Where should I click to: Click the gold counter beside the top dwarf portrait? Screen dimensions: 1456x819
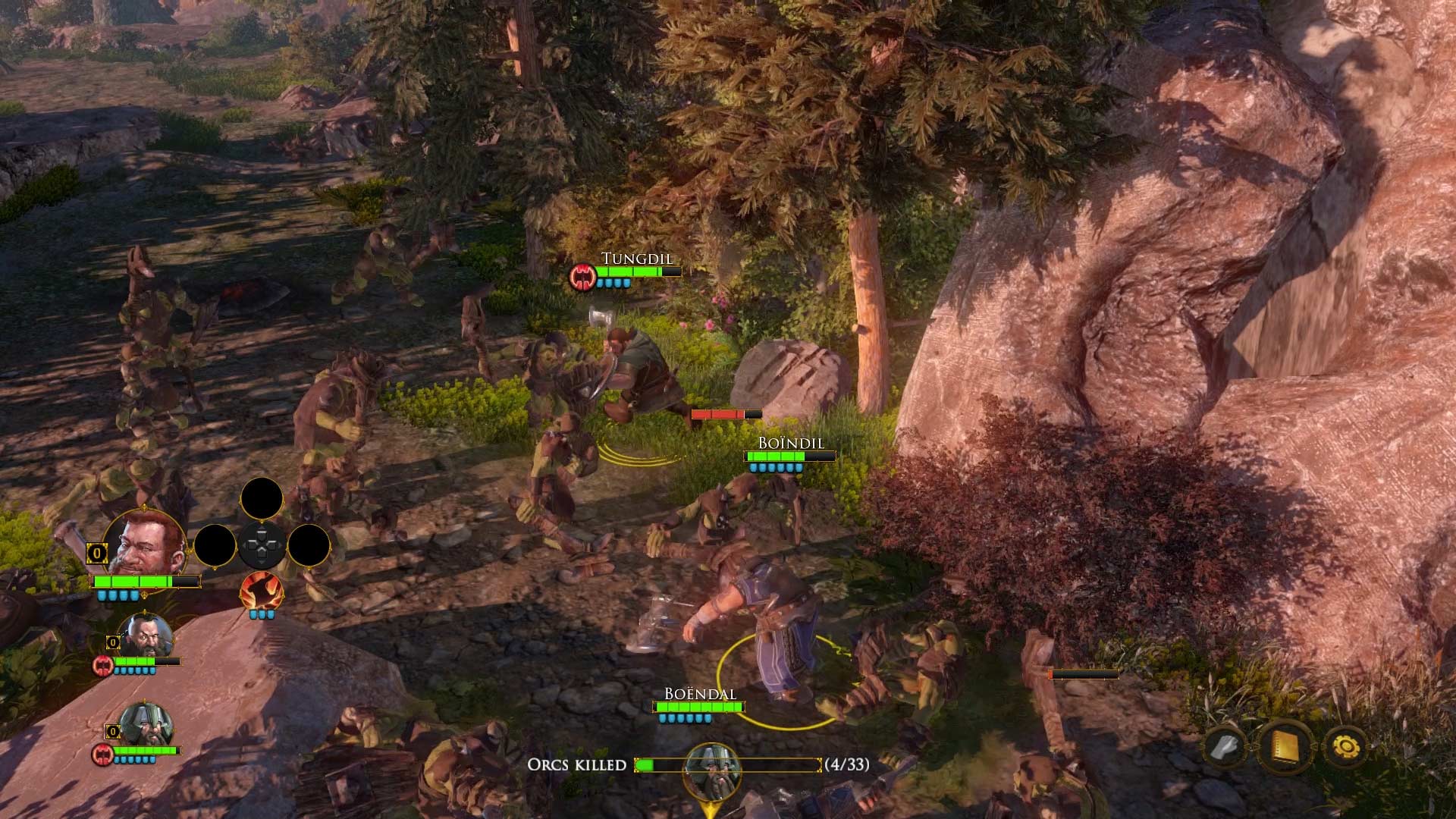pos(97,554)
